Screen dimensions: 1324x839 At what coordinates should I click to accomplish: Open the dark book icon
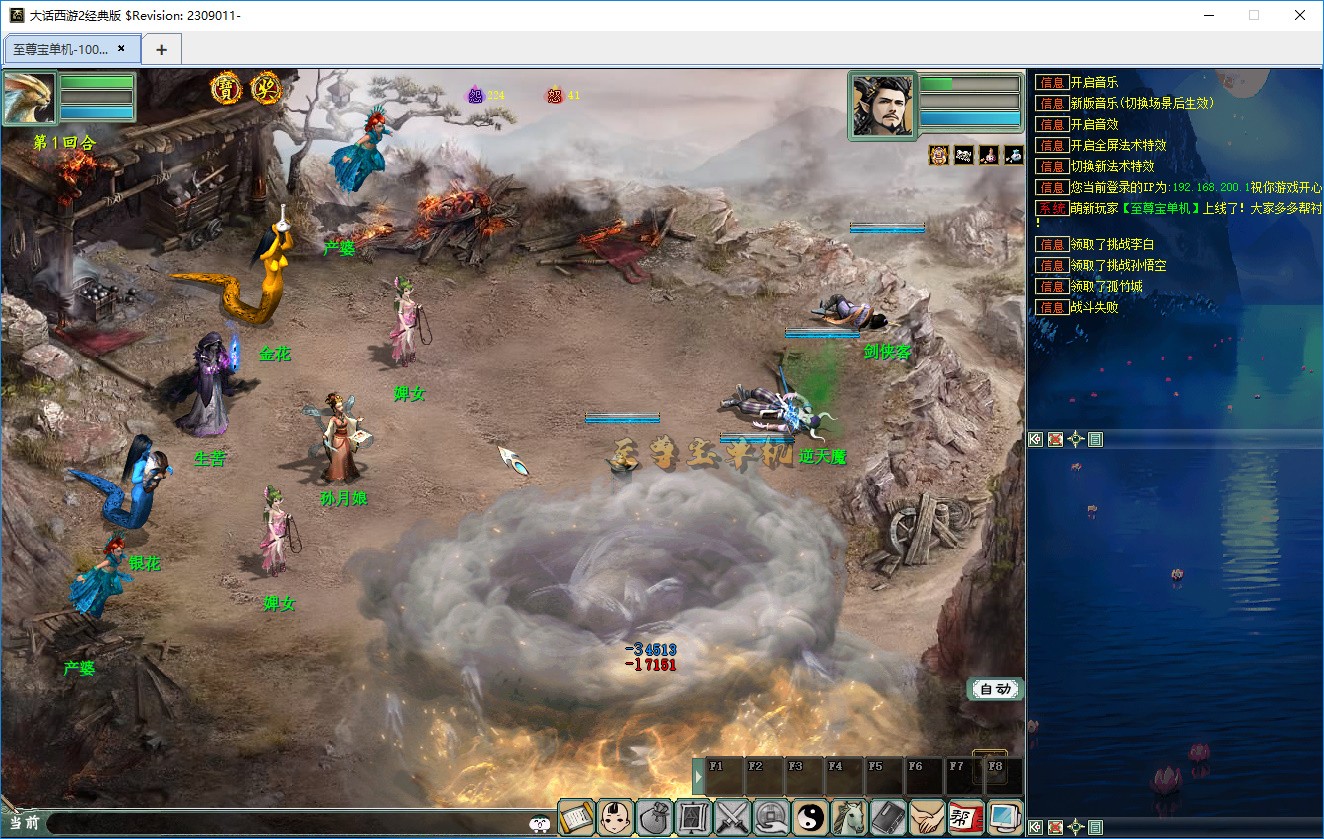(x=889, y=818)
